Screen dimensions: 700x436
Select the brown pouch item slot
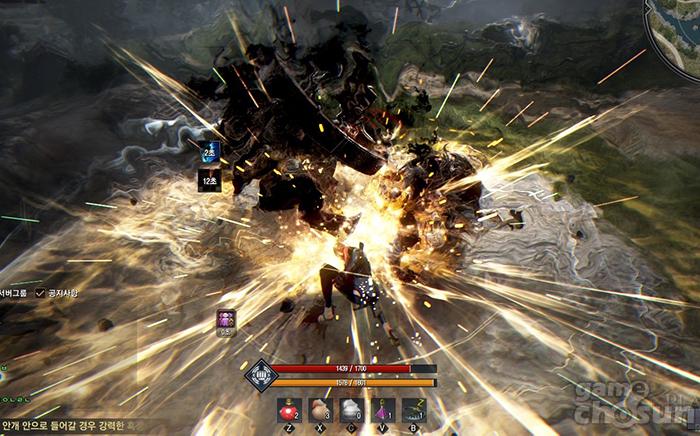coord(321,410)
